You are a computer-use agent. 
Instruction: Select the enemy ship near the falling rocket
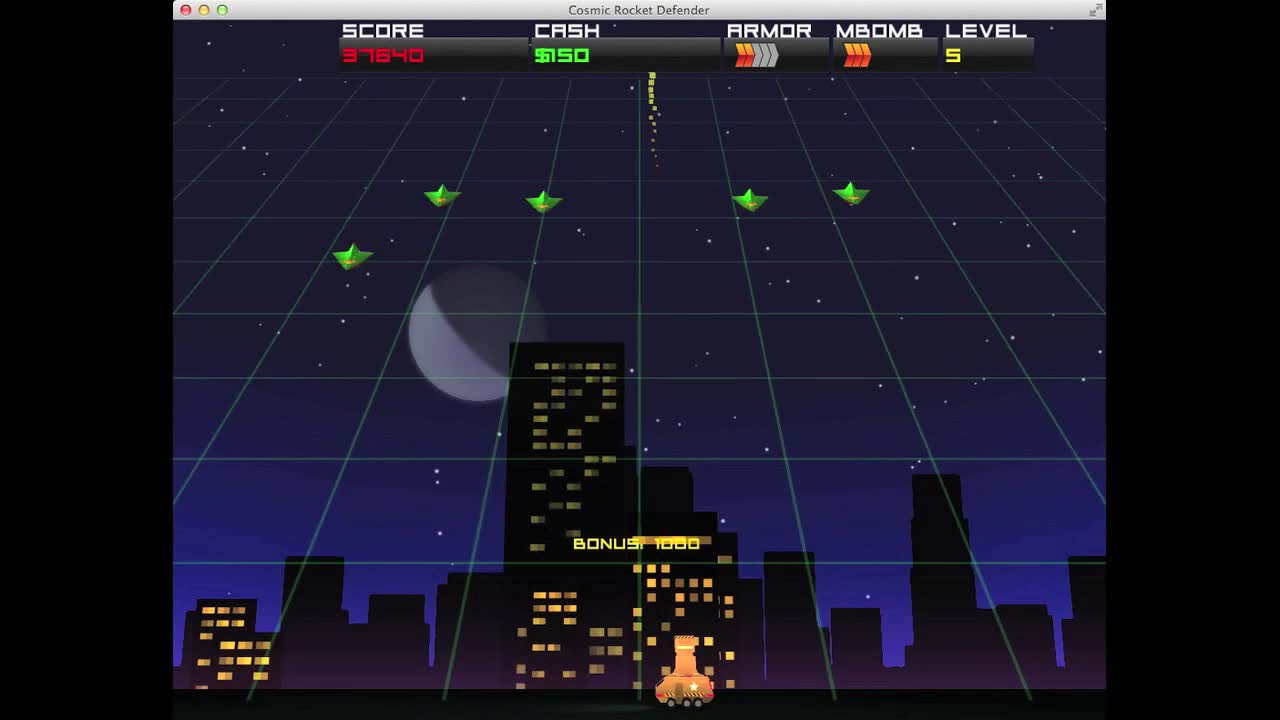[x=750, y=200]
